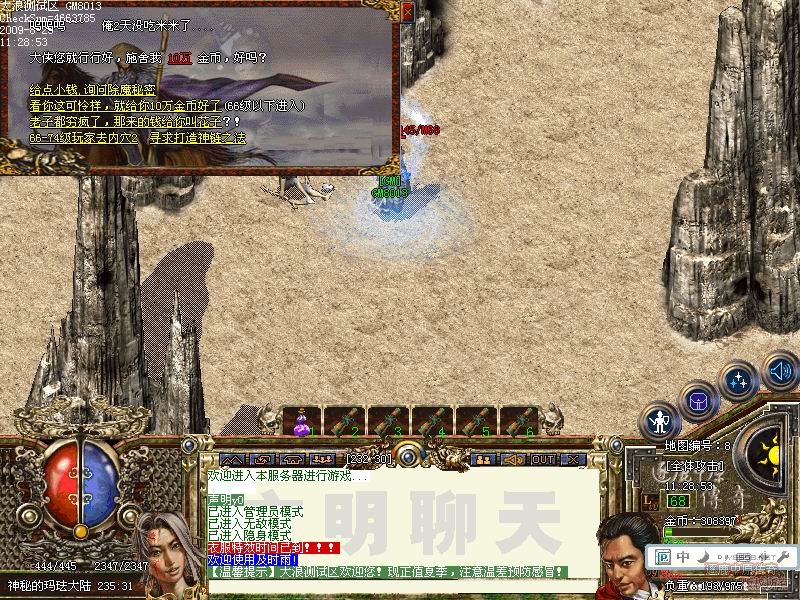Choose "给点小钱, 询问除魔秘密" dialogue option
This screenshot has height=600, width=800.
(x=89, y=90)
